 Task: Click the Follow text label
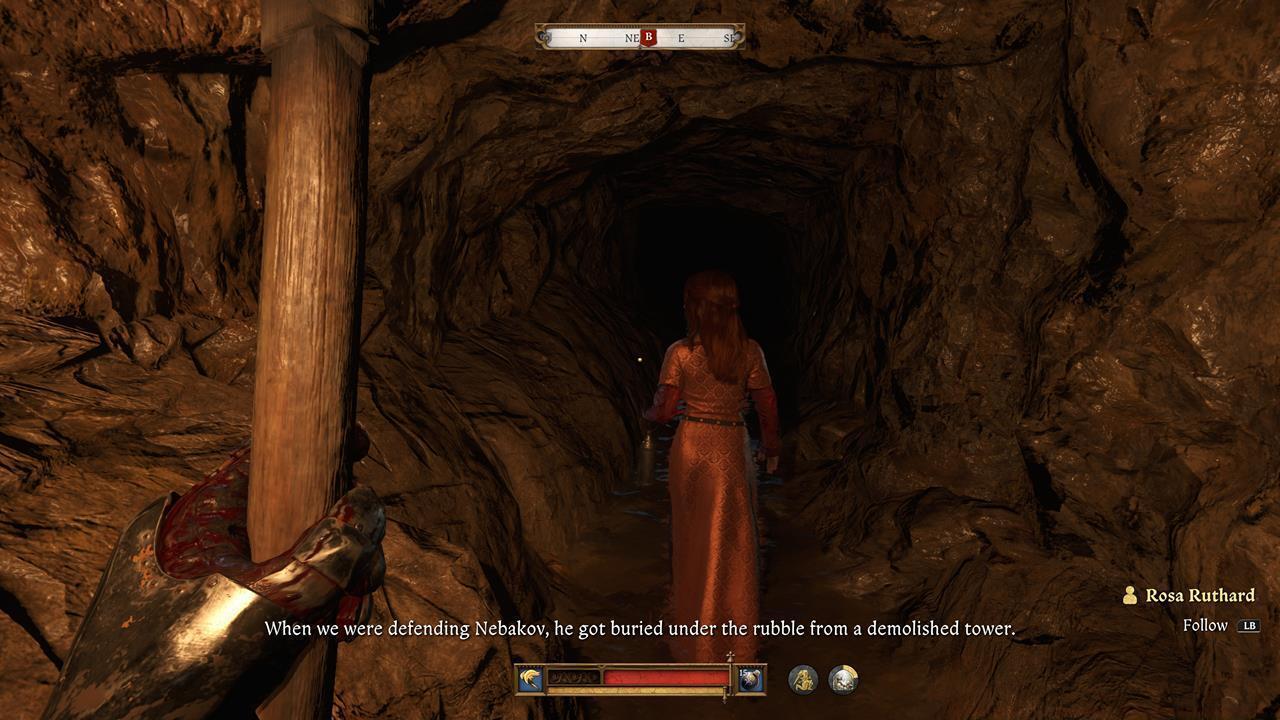coord(1207,624)
